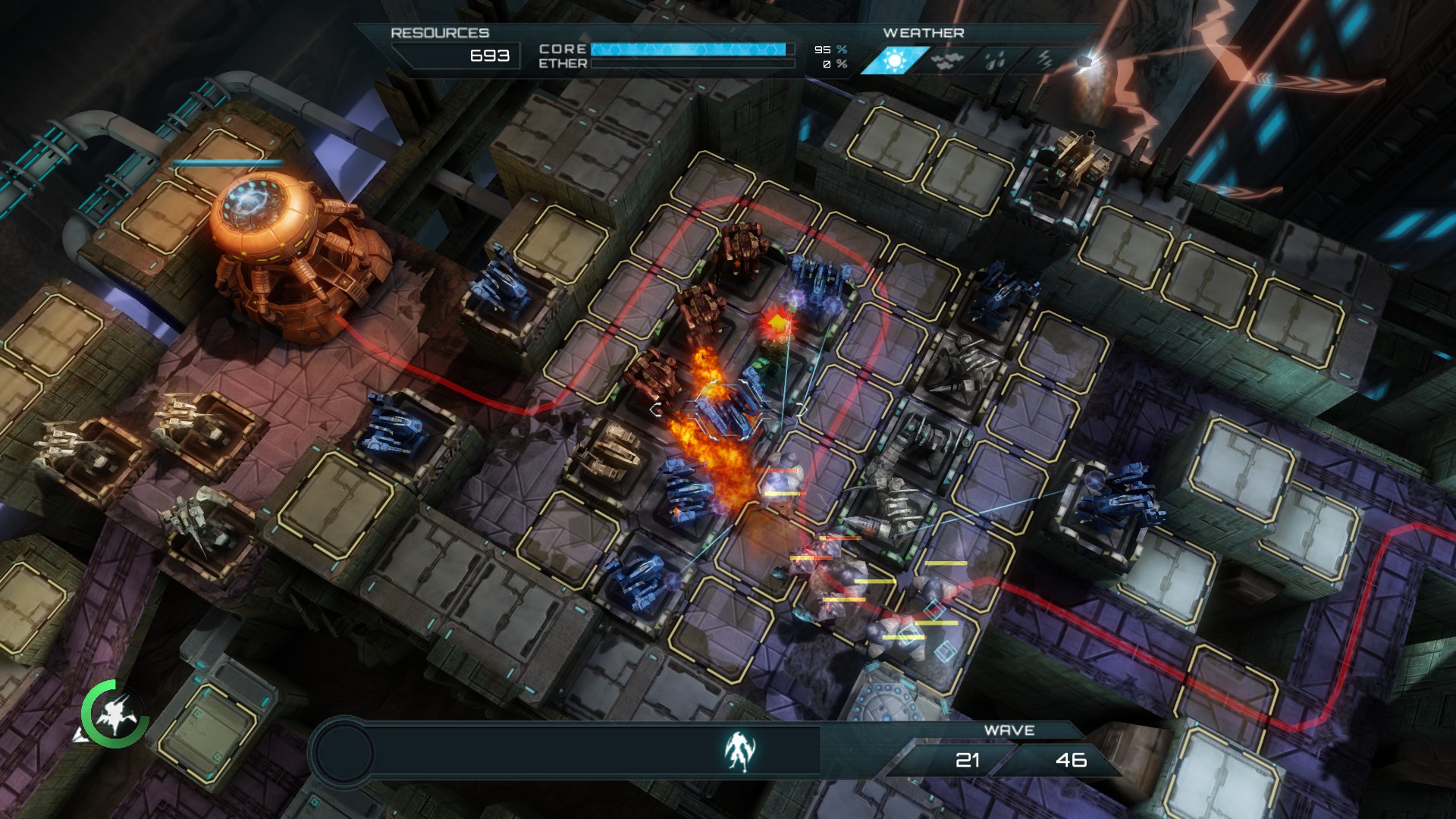Image resolution: width=1456 pixels, height=819 pixels.
Task: Pick the rain drops weather icon
Action: coord(995,61)
